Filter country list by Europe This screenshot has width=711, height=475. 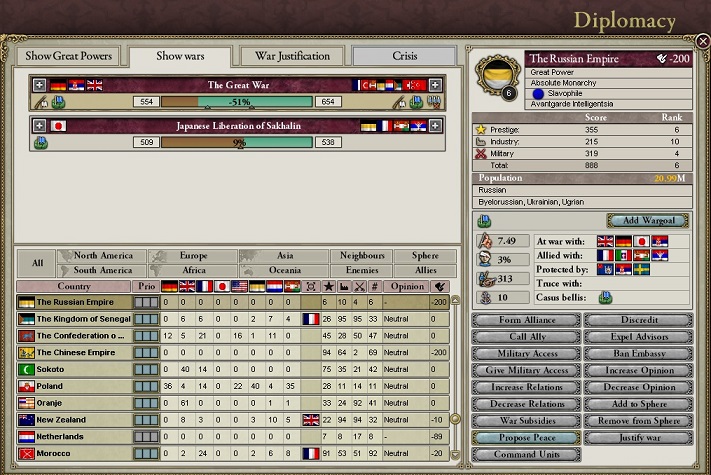pyautogui.click(x=194, y=256)
